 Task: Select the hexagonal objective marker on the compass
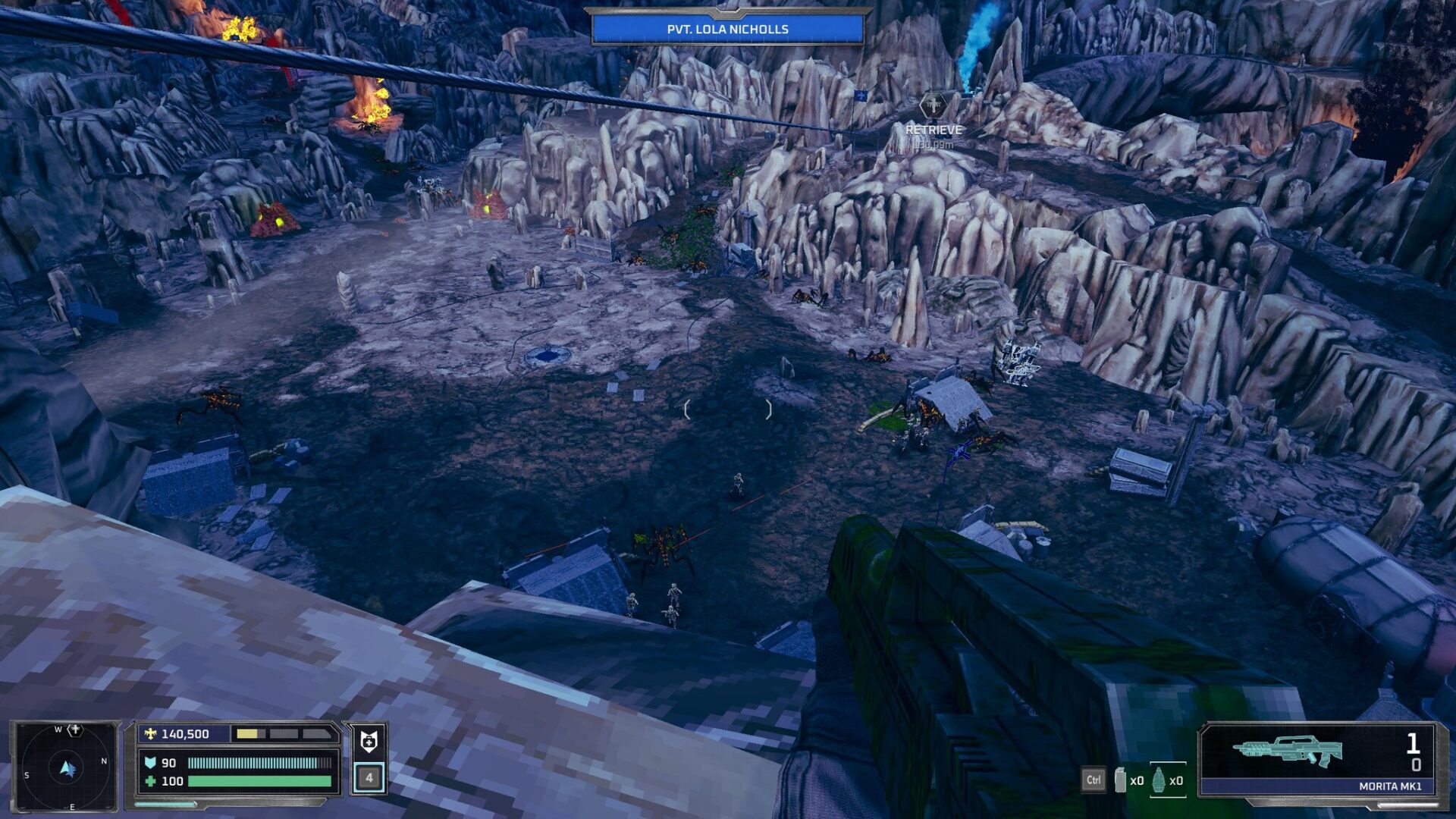(x=74, y=730)
